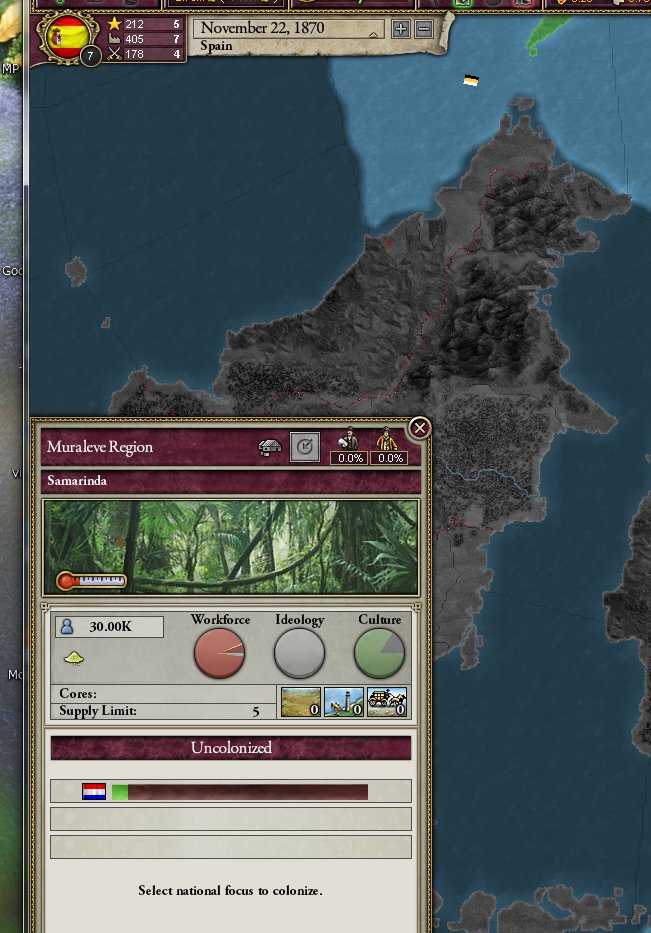Screen dimensions: 651x933
Task: Click the Spain flag emblem
Action: [68, 37]
